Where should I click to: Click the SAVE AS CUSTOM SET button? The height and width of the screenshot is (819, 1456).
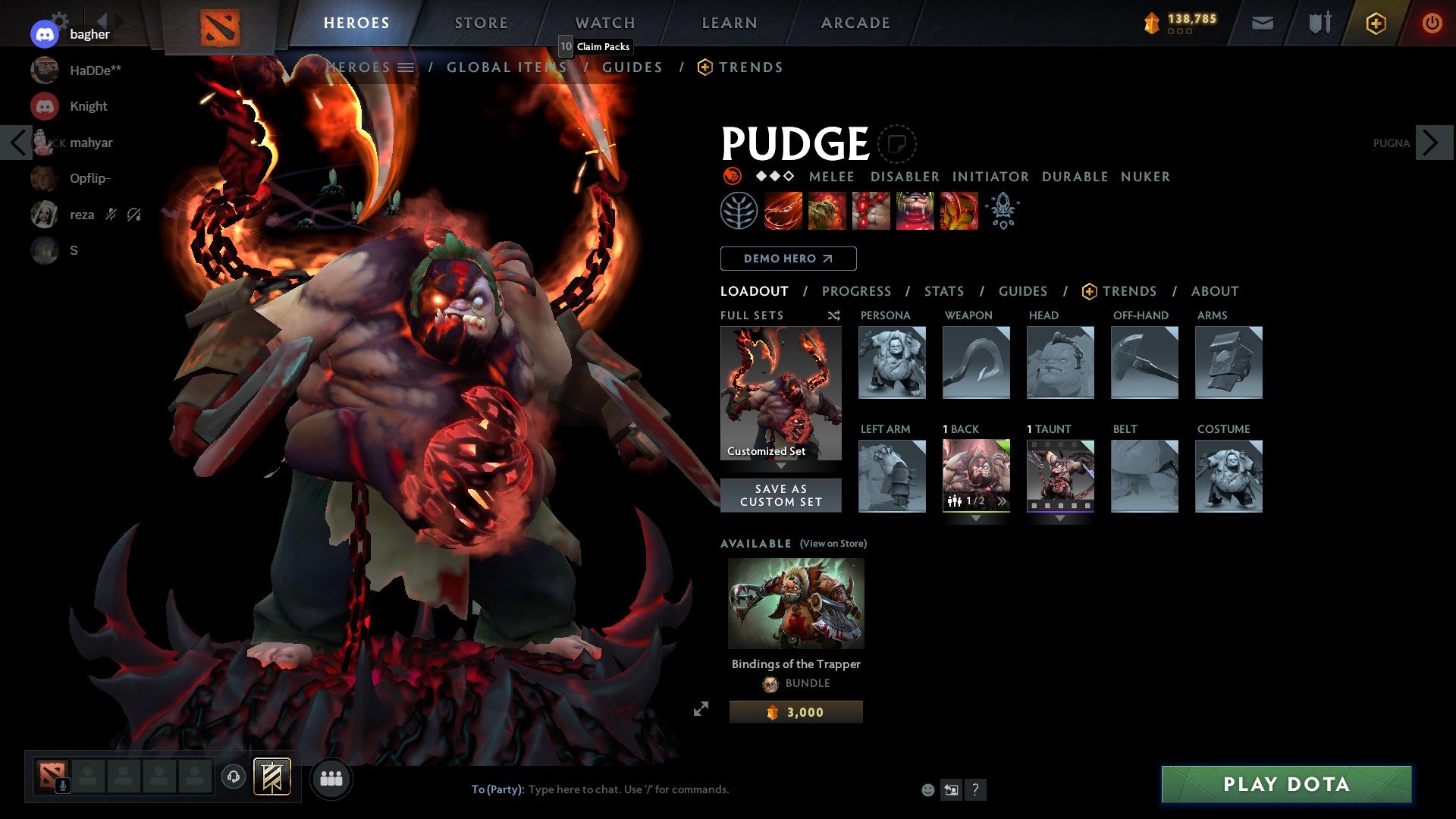(780, 495)
